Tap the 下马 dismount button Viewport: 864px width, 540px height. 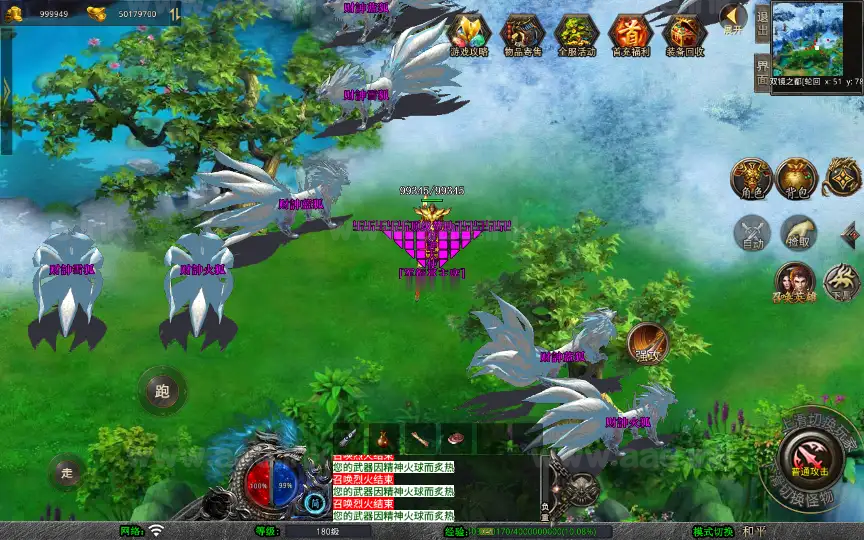pyautogui.click(x=842, y=283)
